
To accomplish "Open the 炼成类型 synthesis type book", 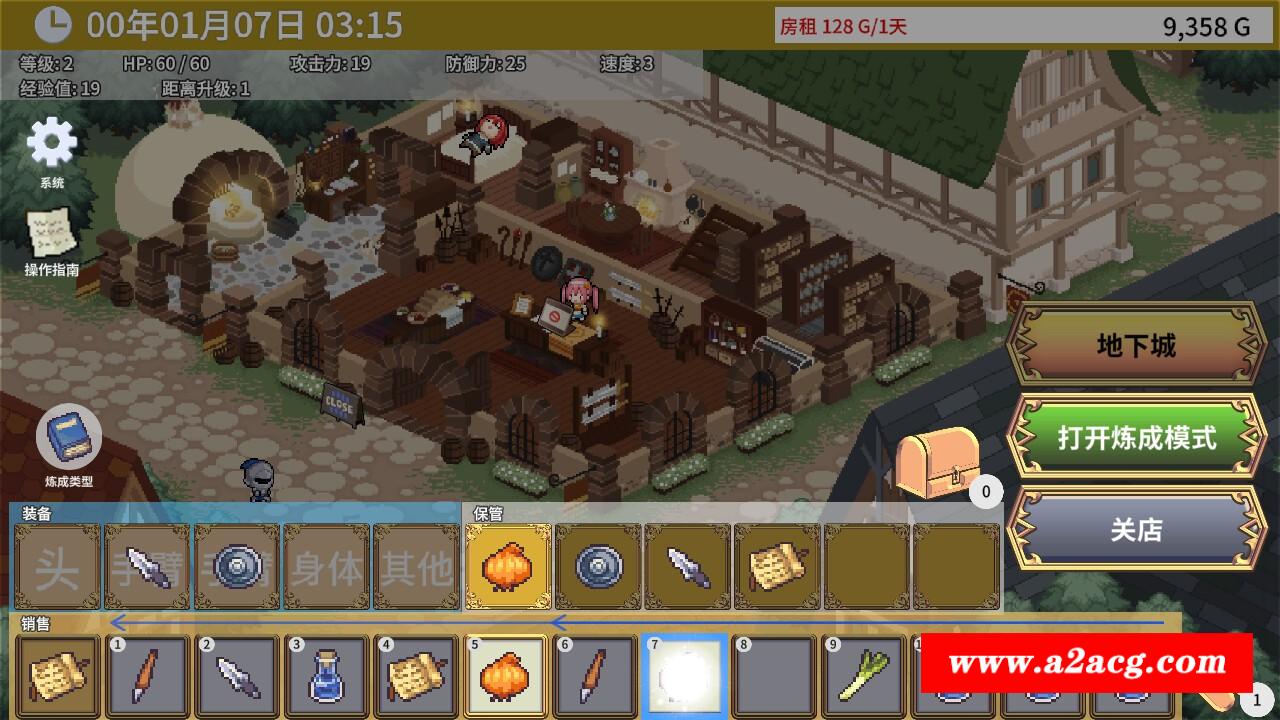I will tap(68, 437).
